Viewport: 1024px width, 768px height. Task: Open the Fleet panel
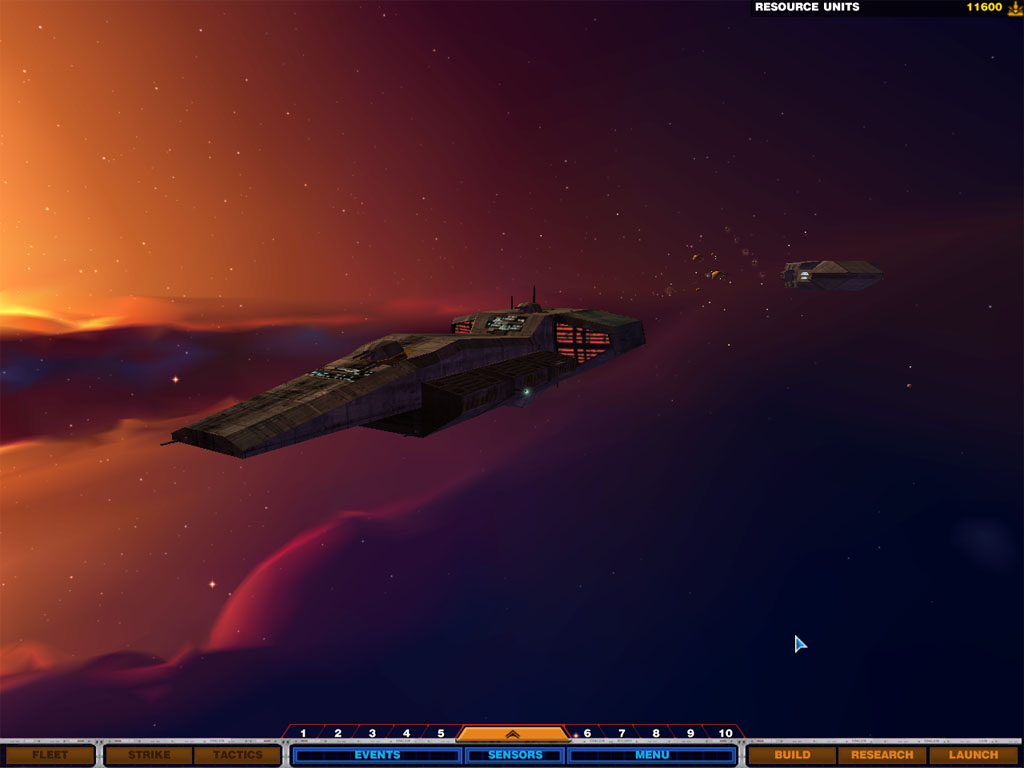pos(48,755)
